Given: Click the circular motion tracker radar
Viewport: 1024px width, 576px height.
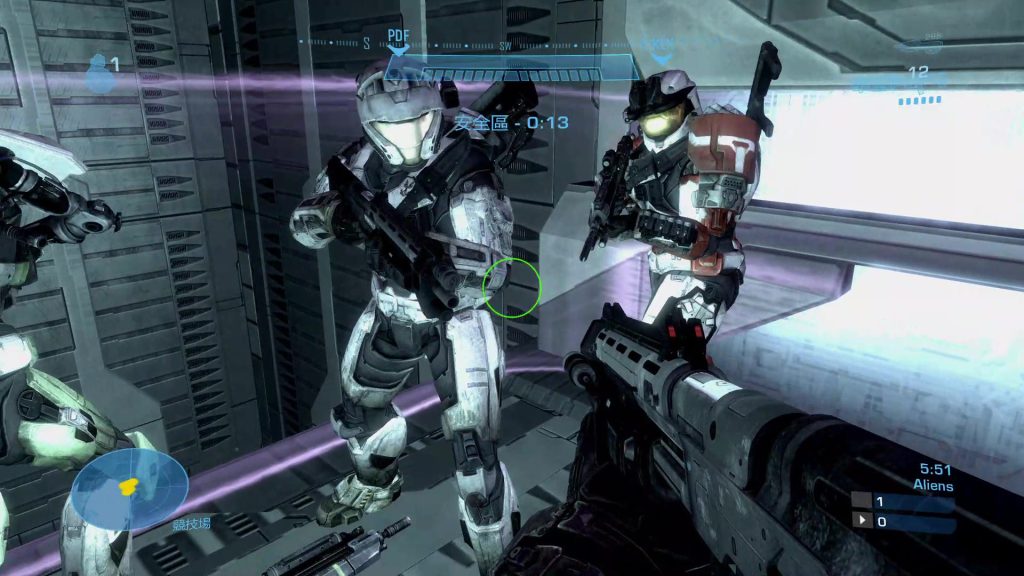Looking at the screenshot, I should pos(129,489).
